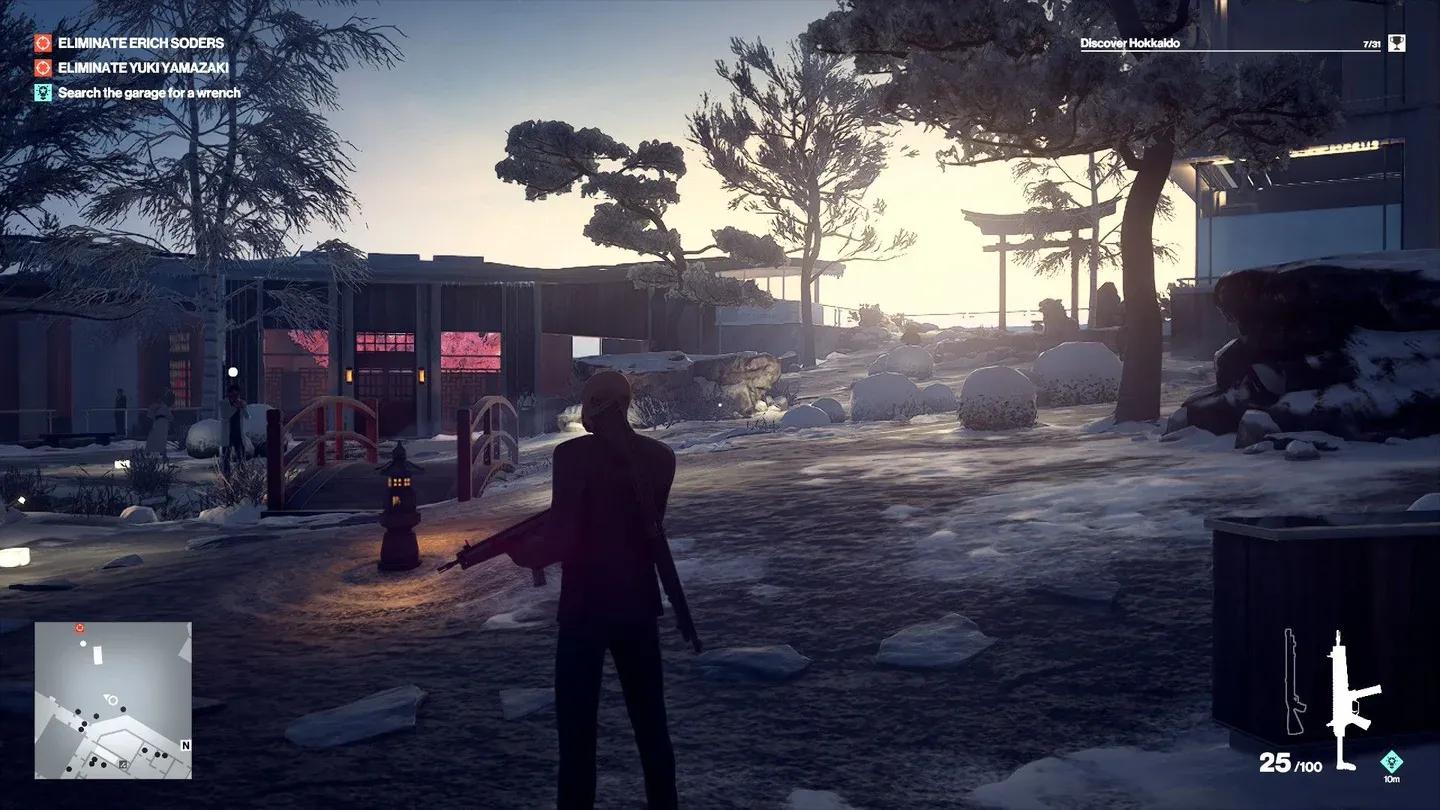The width and height of the screenshot is (1440, 810).
Task: Select the Search the garage for a wrench objective
Action: coord(148,92)
